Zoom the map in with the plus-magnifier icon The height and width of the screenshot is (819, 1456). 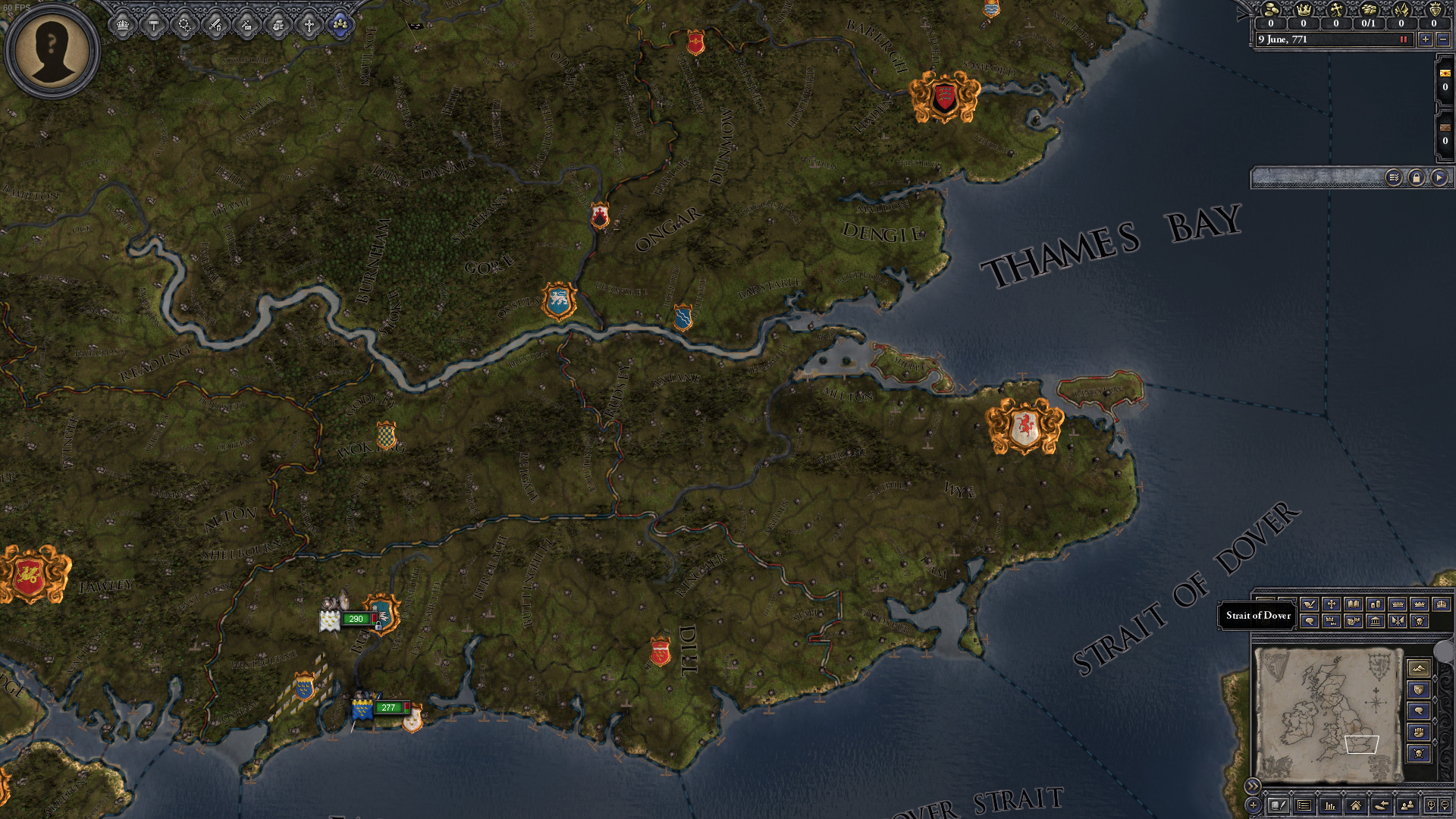point(1432,807)
